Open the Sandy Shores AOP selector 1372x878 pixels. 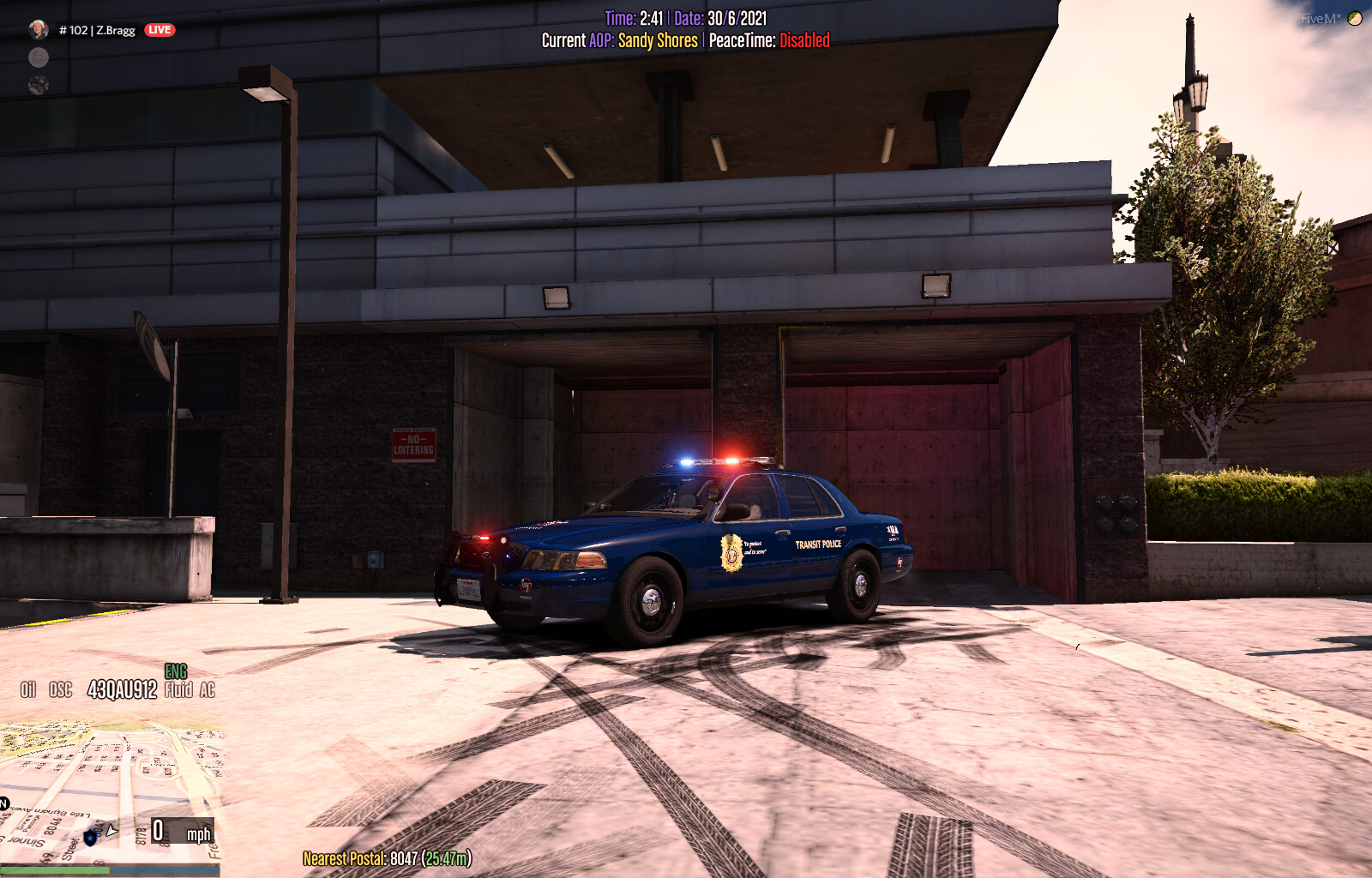659,38
